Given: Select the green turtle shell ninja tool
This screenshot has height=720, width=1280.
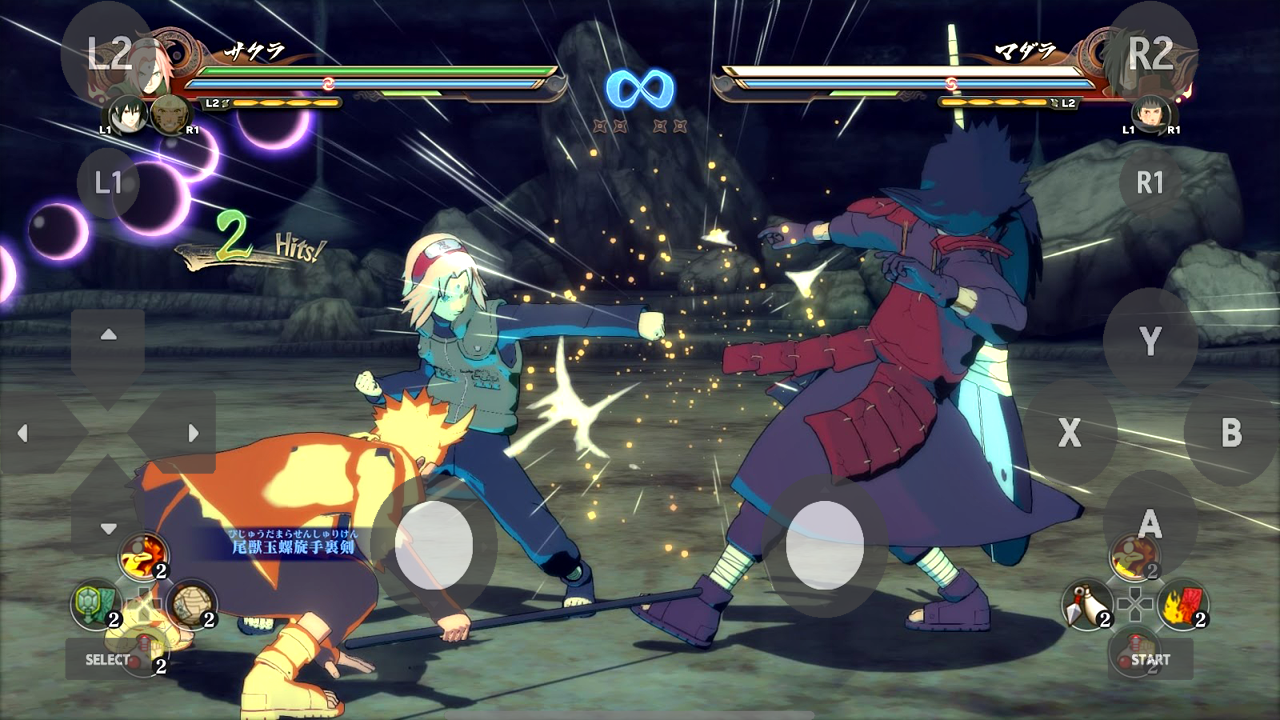Looking at the screenshot, I should point(96,605).
